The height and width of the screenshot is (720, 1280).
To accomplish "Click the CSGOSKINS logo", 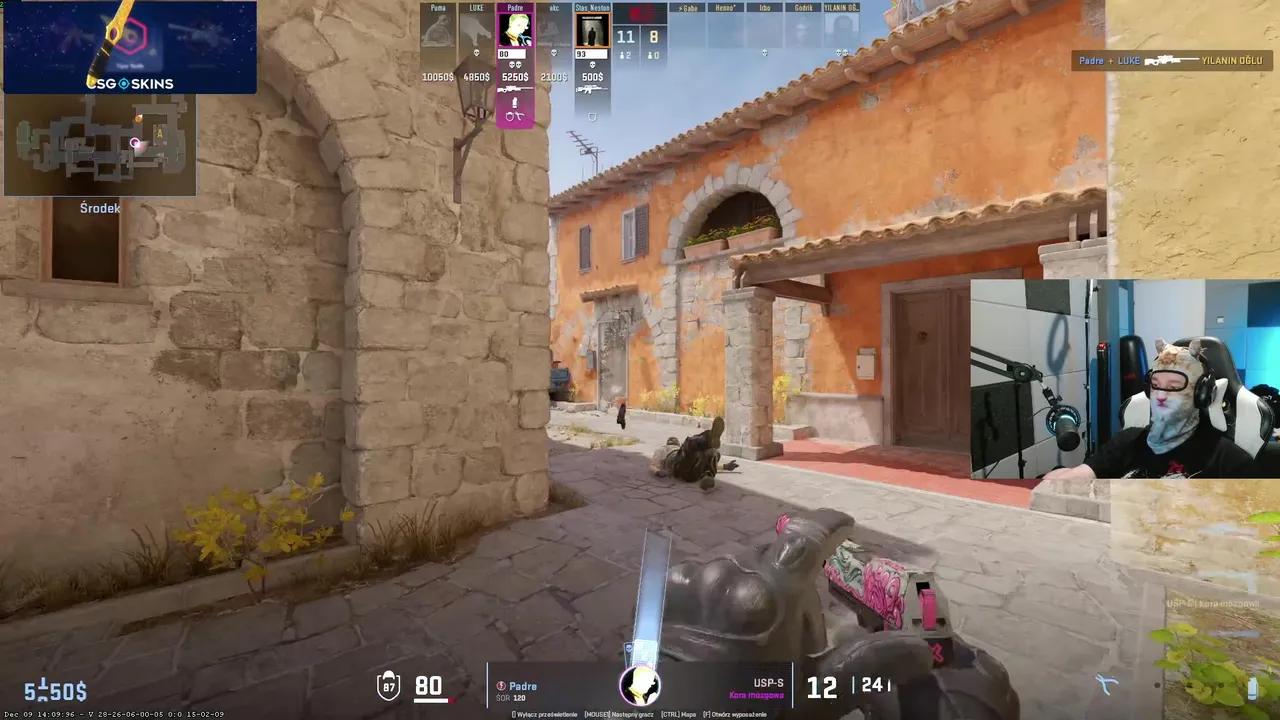I will pyautogui.click(x=130, y=84).
